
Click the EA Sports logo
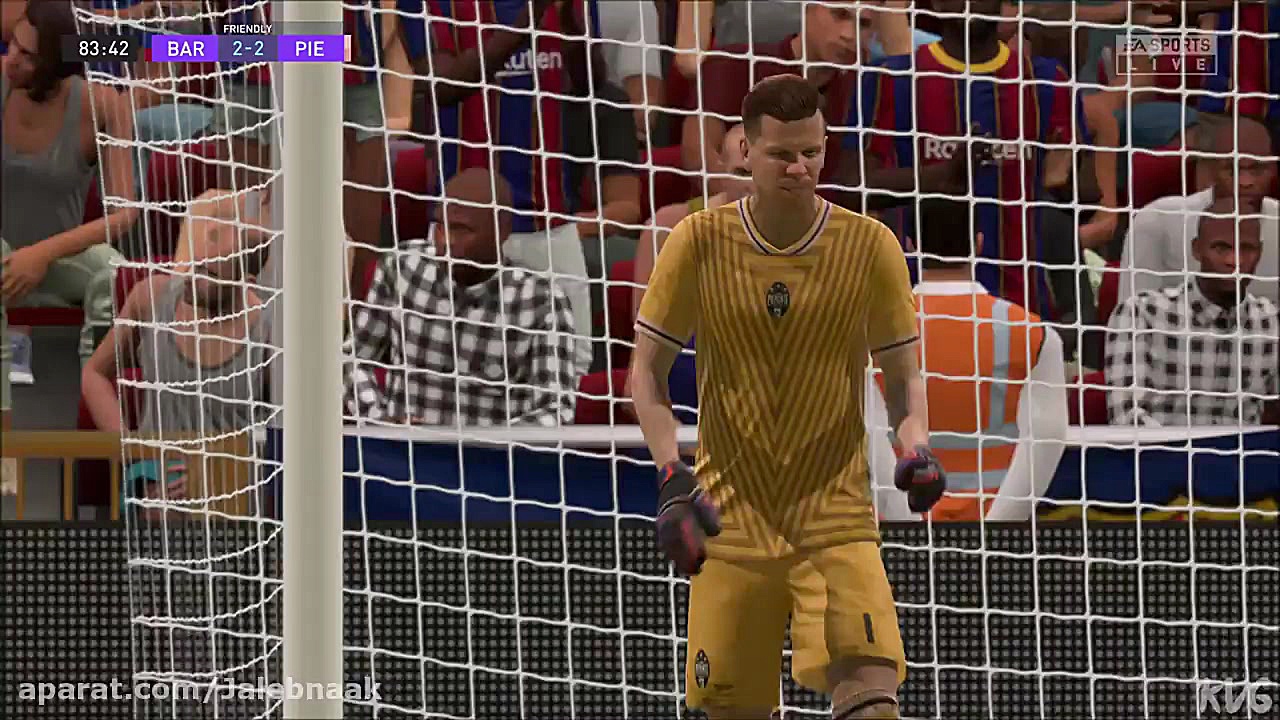pos(1164,44)
